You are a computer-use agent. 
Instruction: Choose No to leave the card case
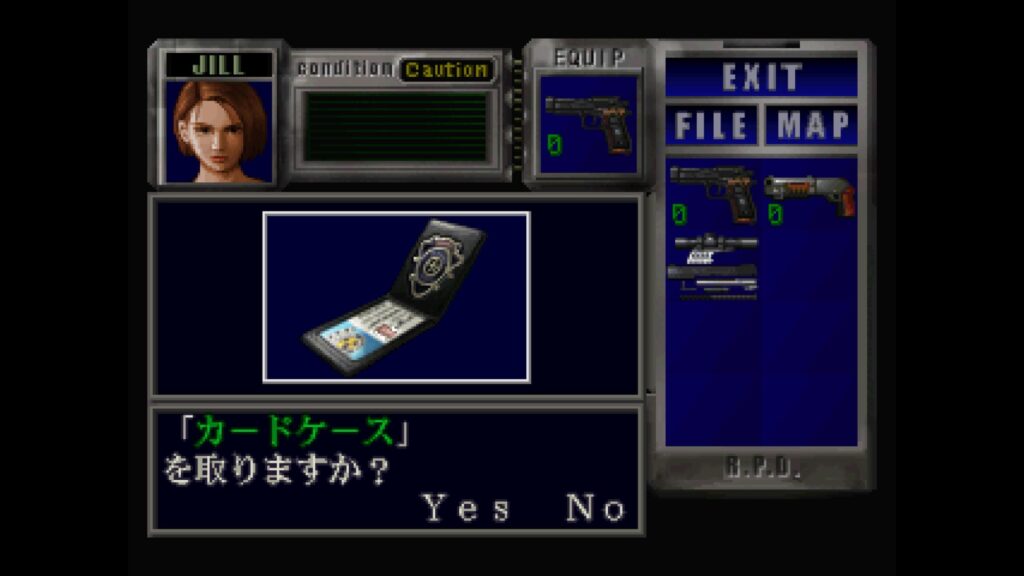click(x=596, y=509)
